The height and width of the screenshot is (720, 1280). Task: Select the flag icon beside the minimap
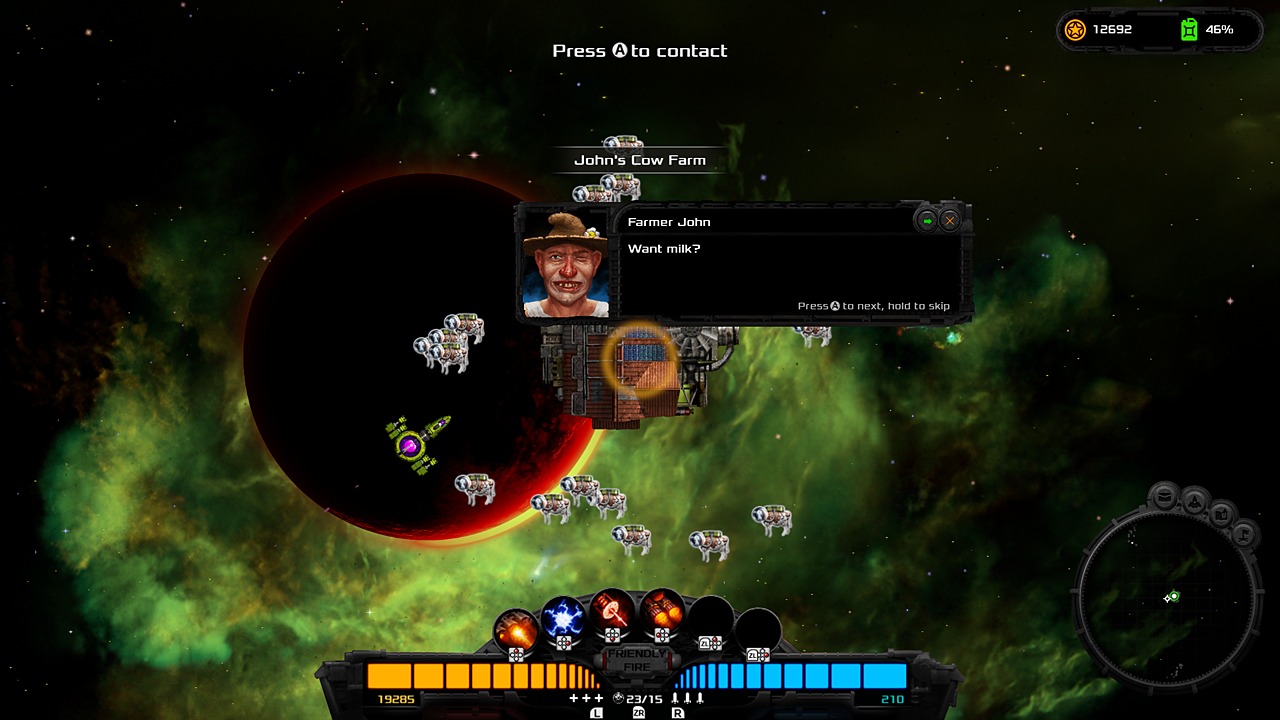pyautogui.click(x=1244, y=536)
